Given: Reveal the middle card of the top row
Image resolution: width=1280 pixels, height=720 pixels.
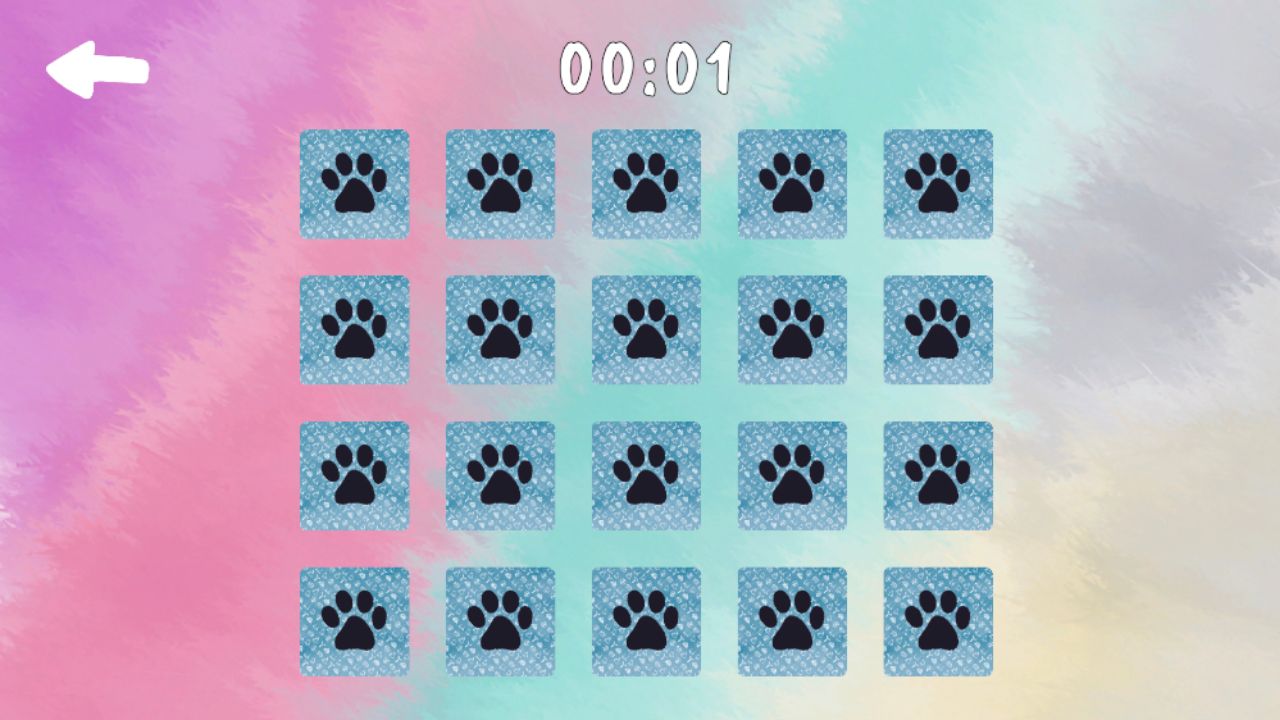Looking at the screenshot, I should tap(645, 185).
